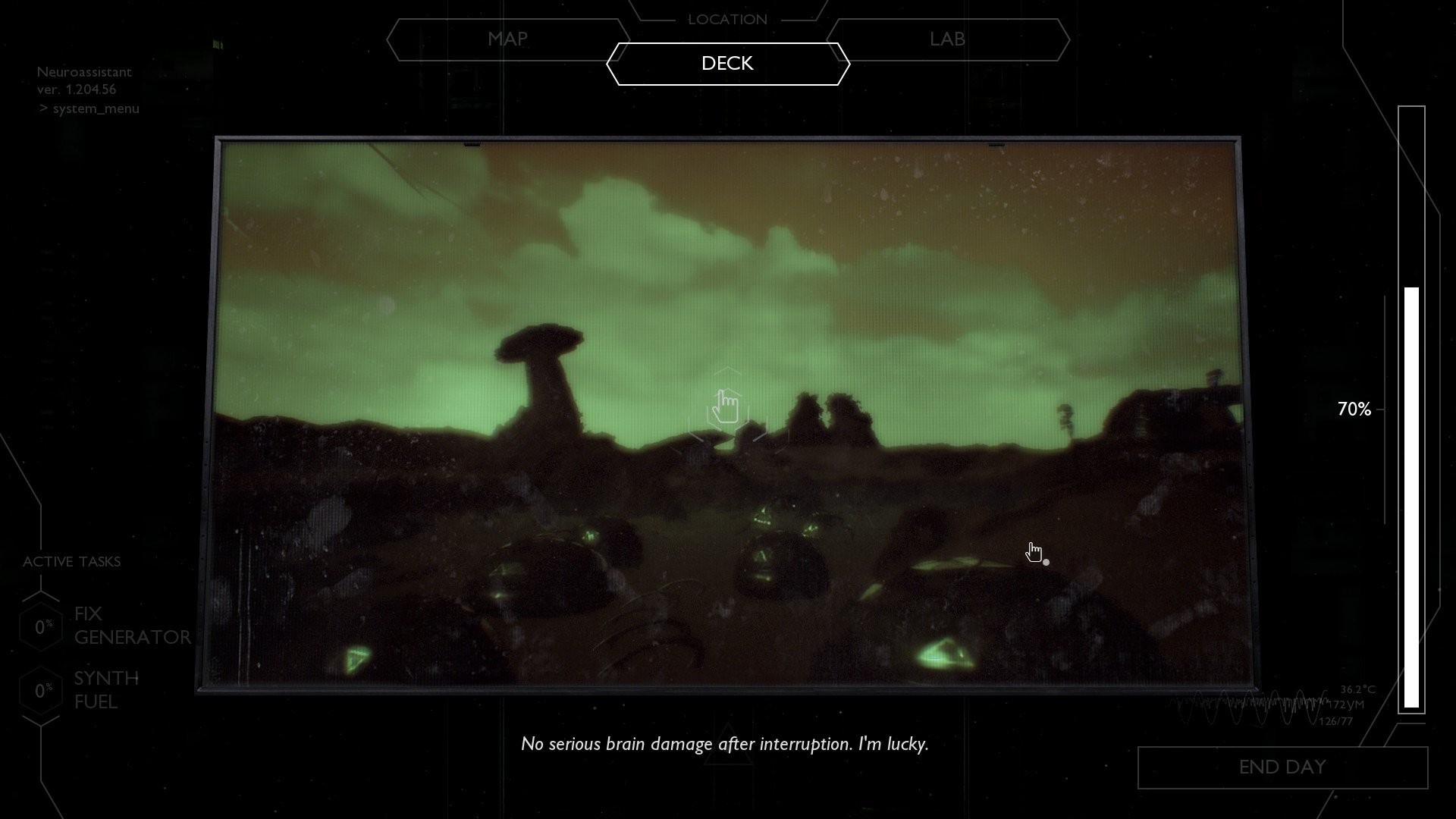Open the LAB location tab
This screenshot has width=1456, height=819.
point(947,39)
